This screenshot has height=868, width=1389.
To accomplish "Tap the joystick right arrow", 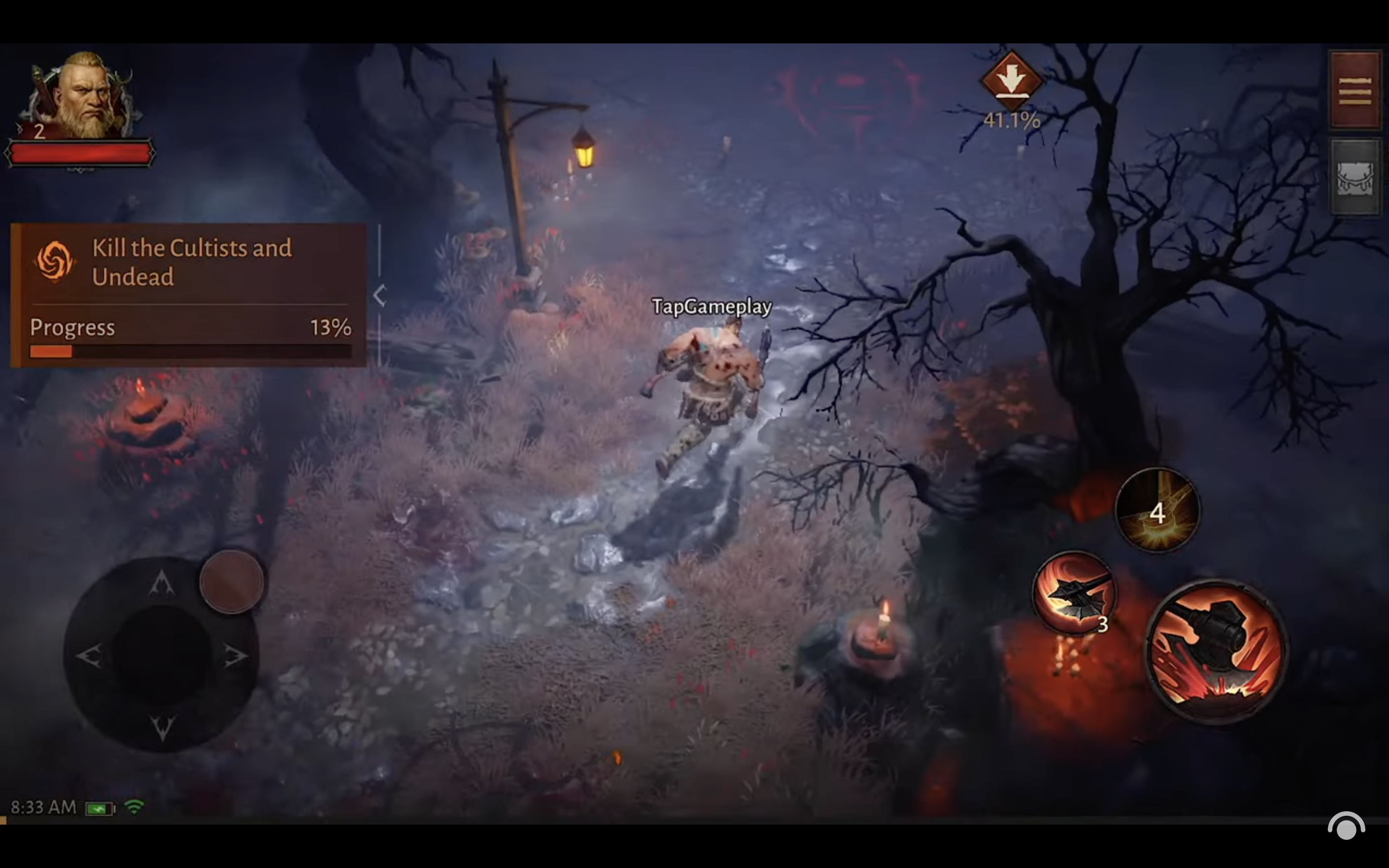I will [235, 656].
